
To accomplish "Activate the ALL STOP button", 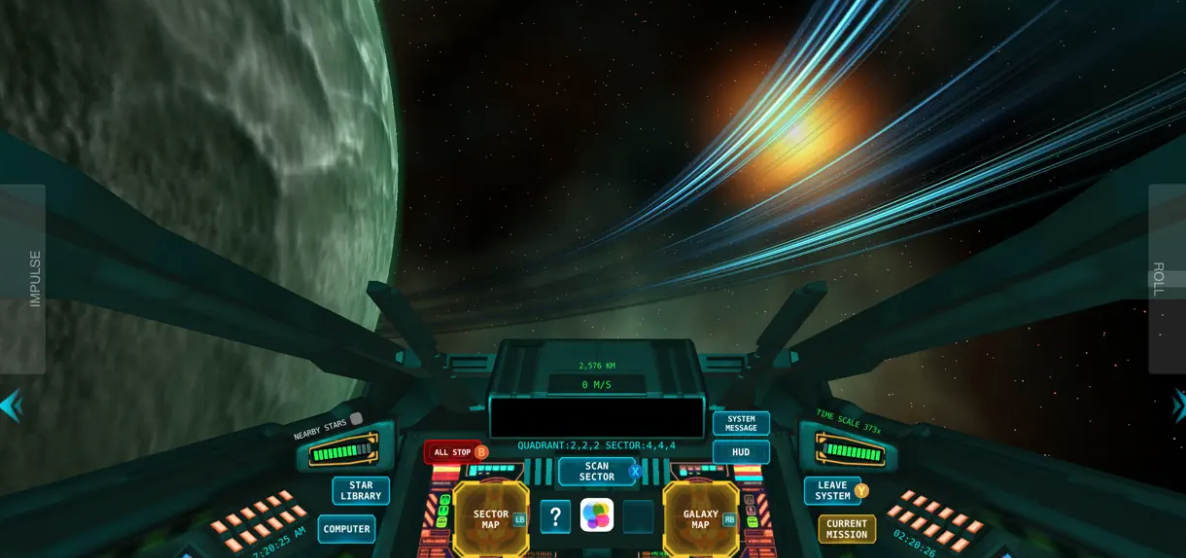I will [x=454, y=452].
